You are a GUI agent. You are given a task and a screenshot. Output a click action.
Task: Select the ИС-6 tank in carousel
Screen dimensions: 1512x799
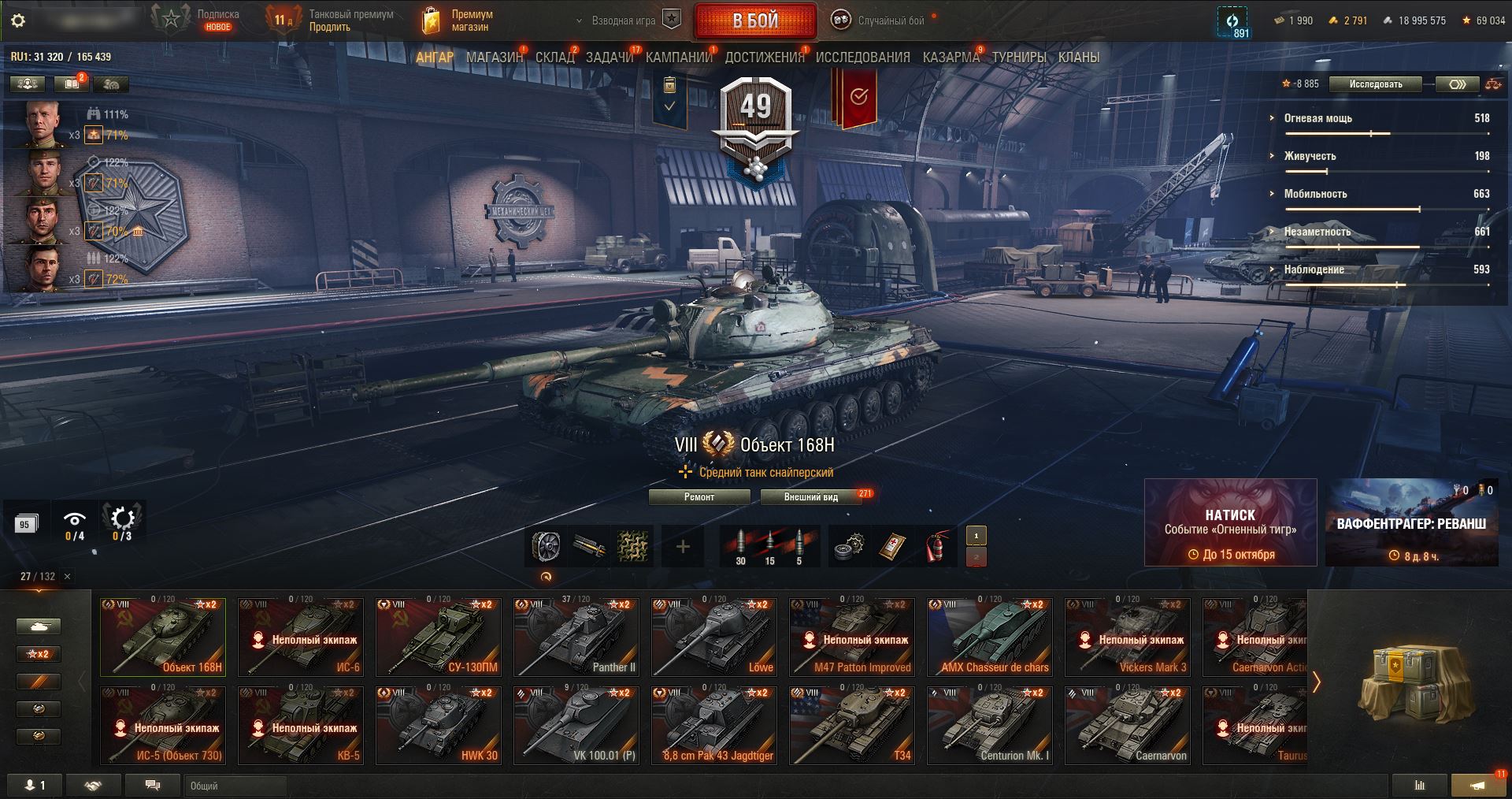[x=301, y=637]
